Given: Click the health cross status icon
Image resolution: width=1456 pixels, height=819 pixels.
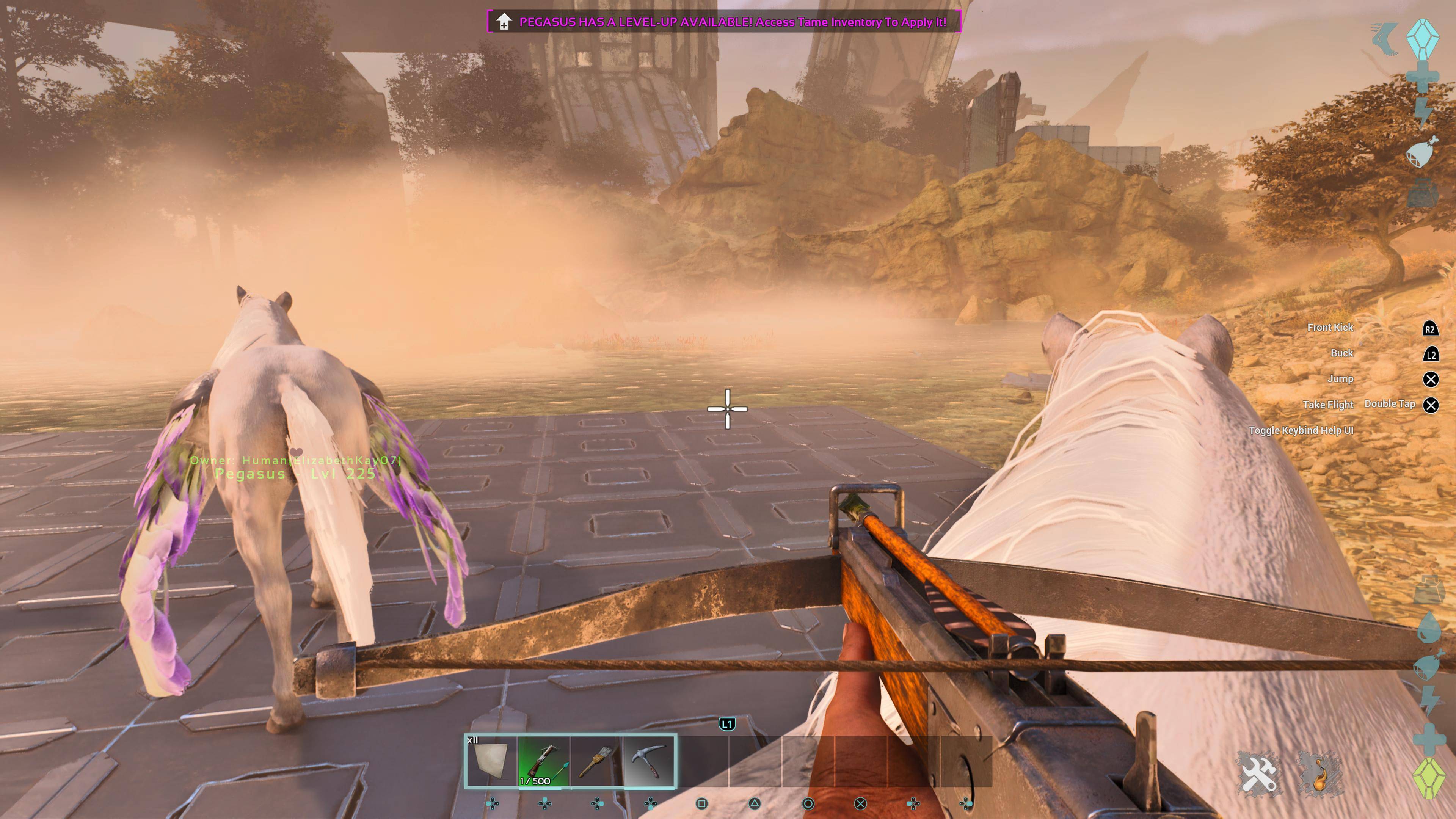Looking at the screenshot, I should pyautogui.click(x=1423, y=77).
